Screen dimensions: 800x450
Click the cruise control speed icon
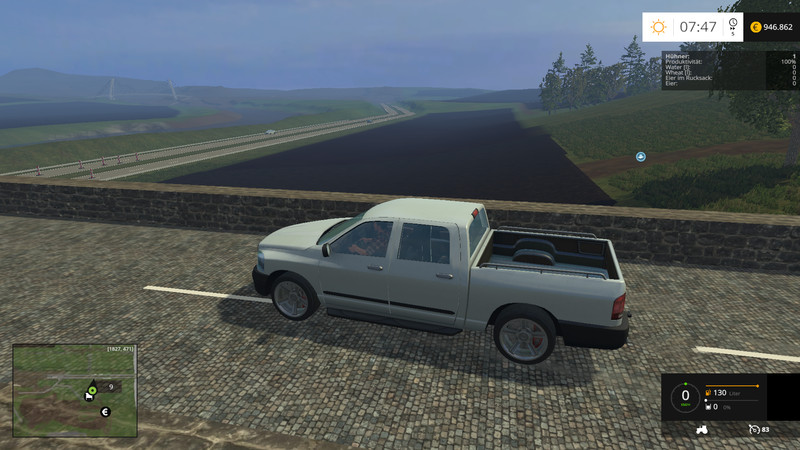click(753, 429)
